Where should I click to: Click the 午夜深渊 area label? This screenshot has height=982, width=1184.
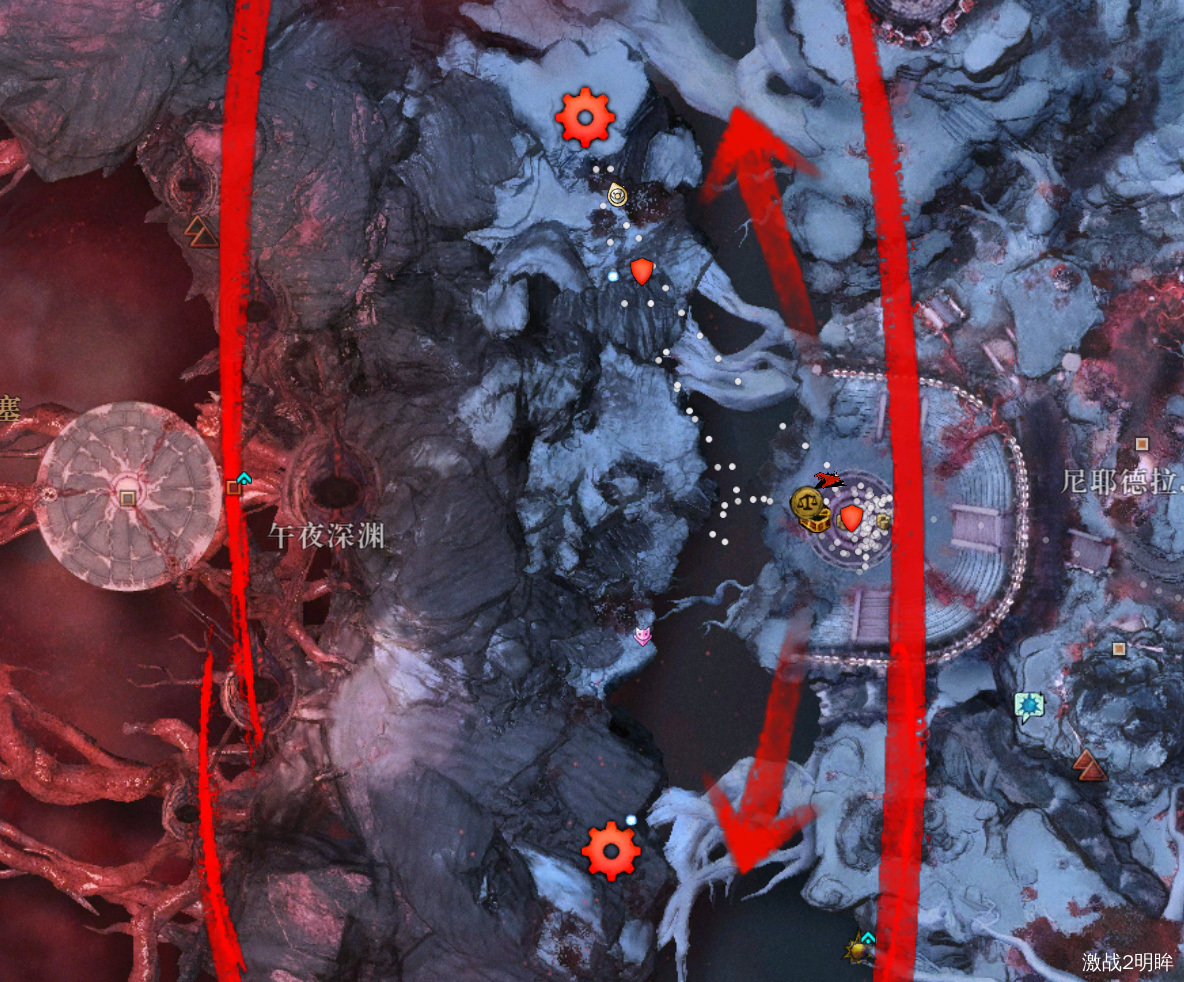pos(326,536)
